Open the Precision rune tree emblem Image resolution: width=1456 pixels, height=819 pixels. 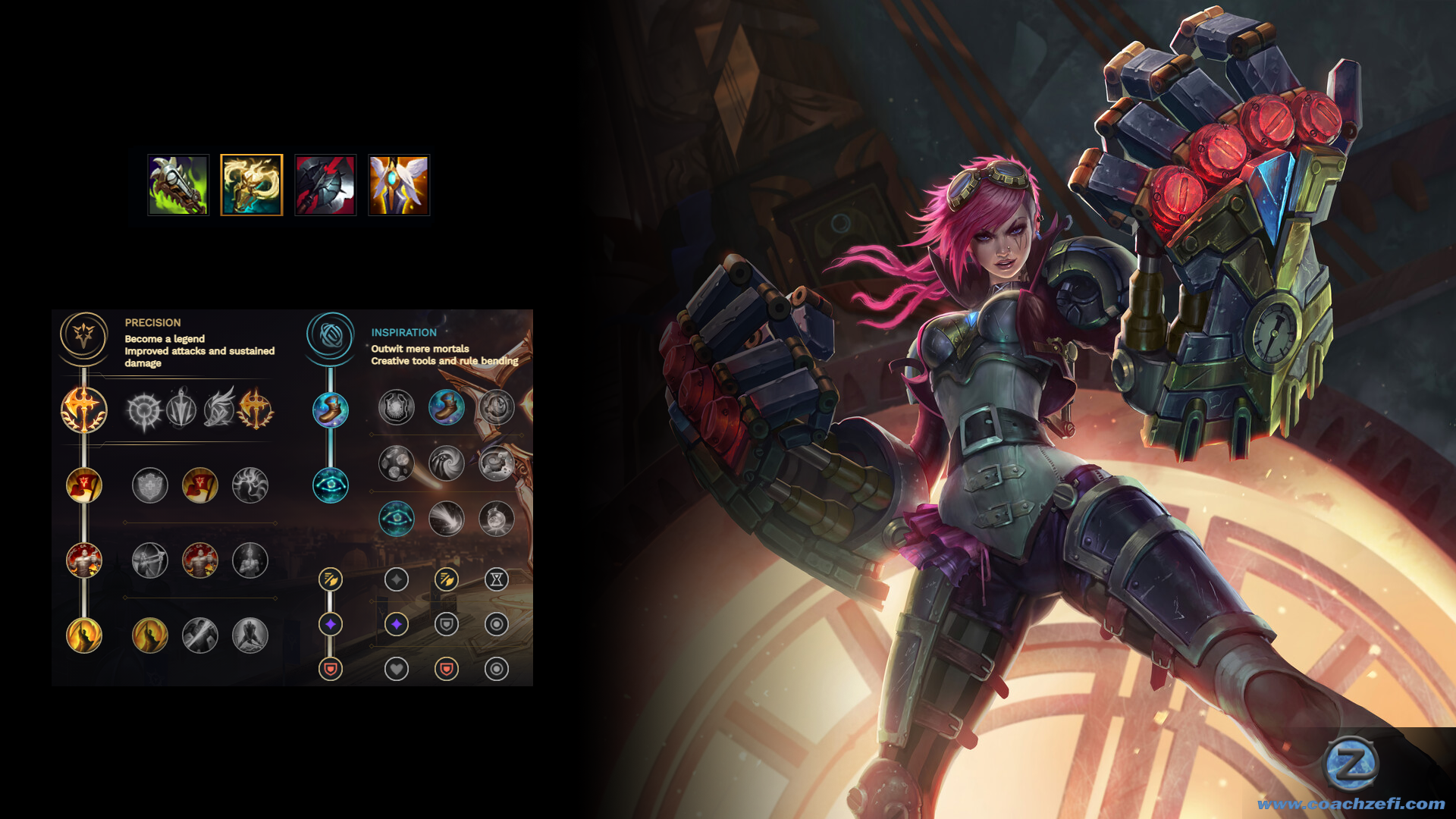(x=83, y=334)
